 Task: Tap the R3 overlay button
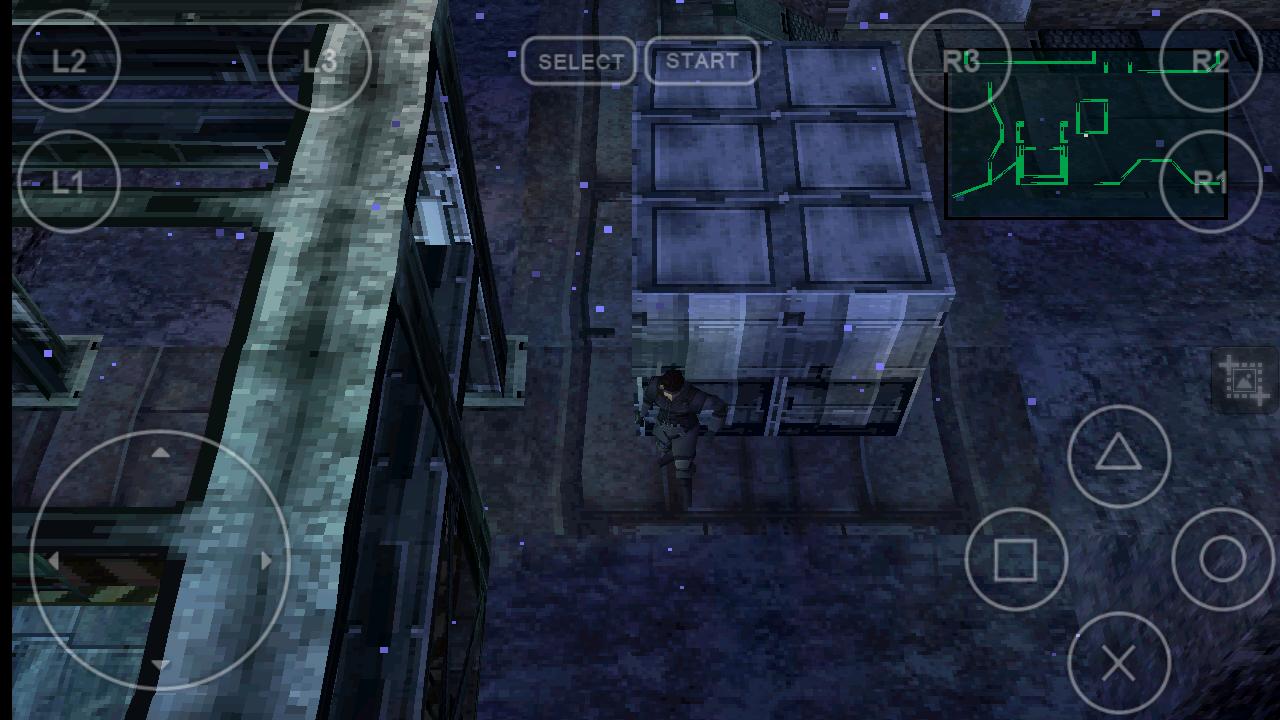(960, 61)
